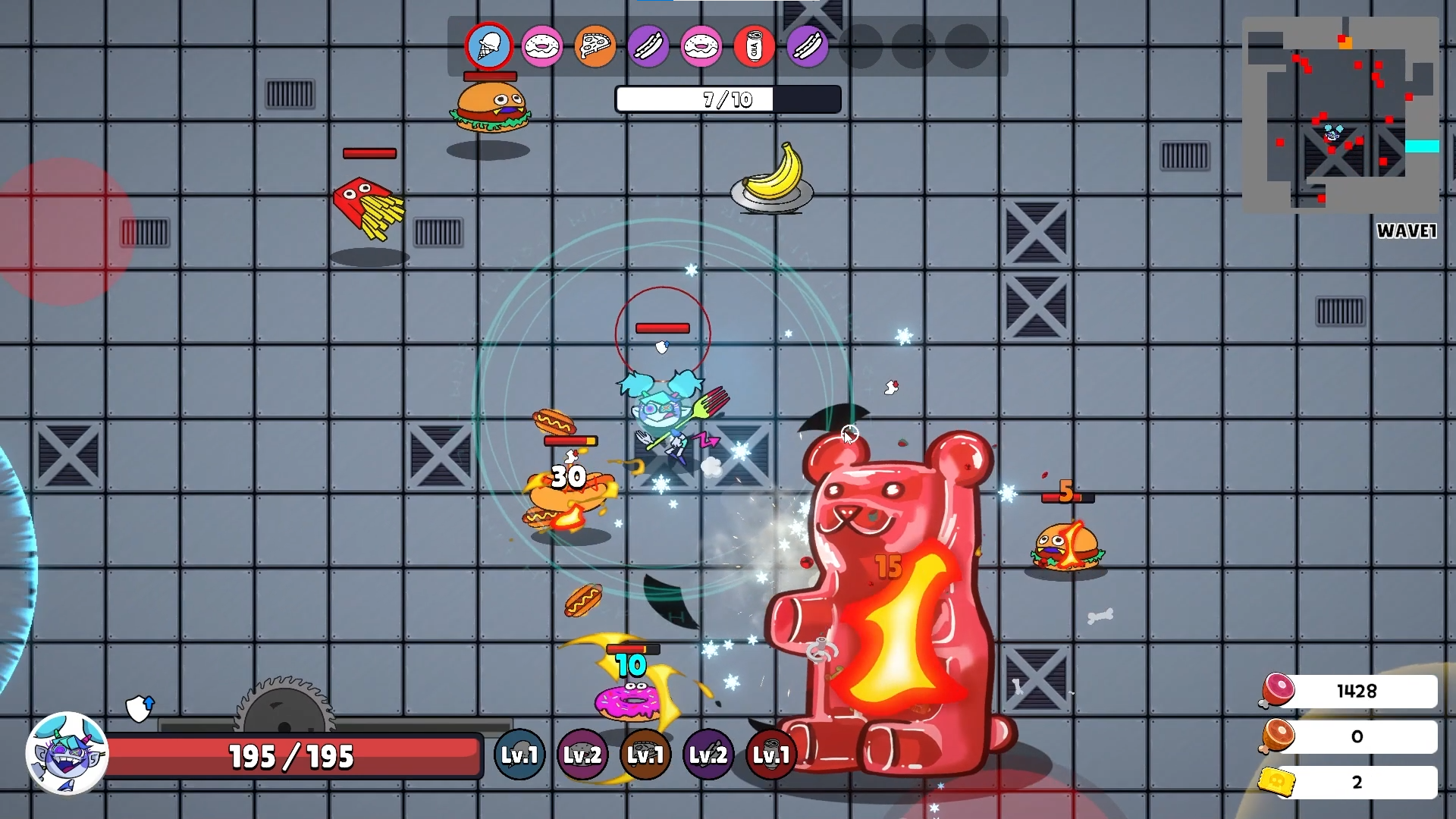Toggle the shield icon above the health bar
This screenshot has height=819, width=1456.
[139, 706]
